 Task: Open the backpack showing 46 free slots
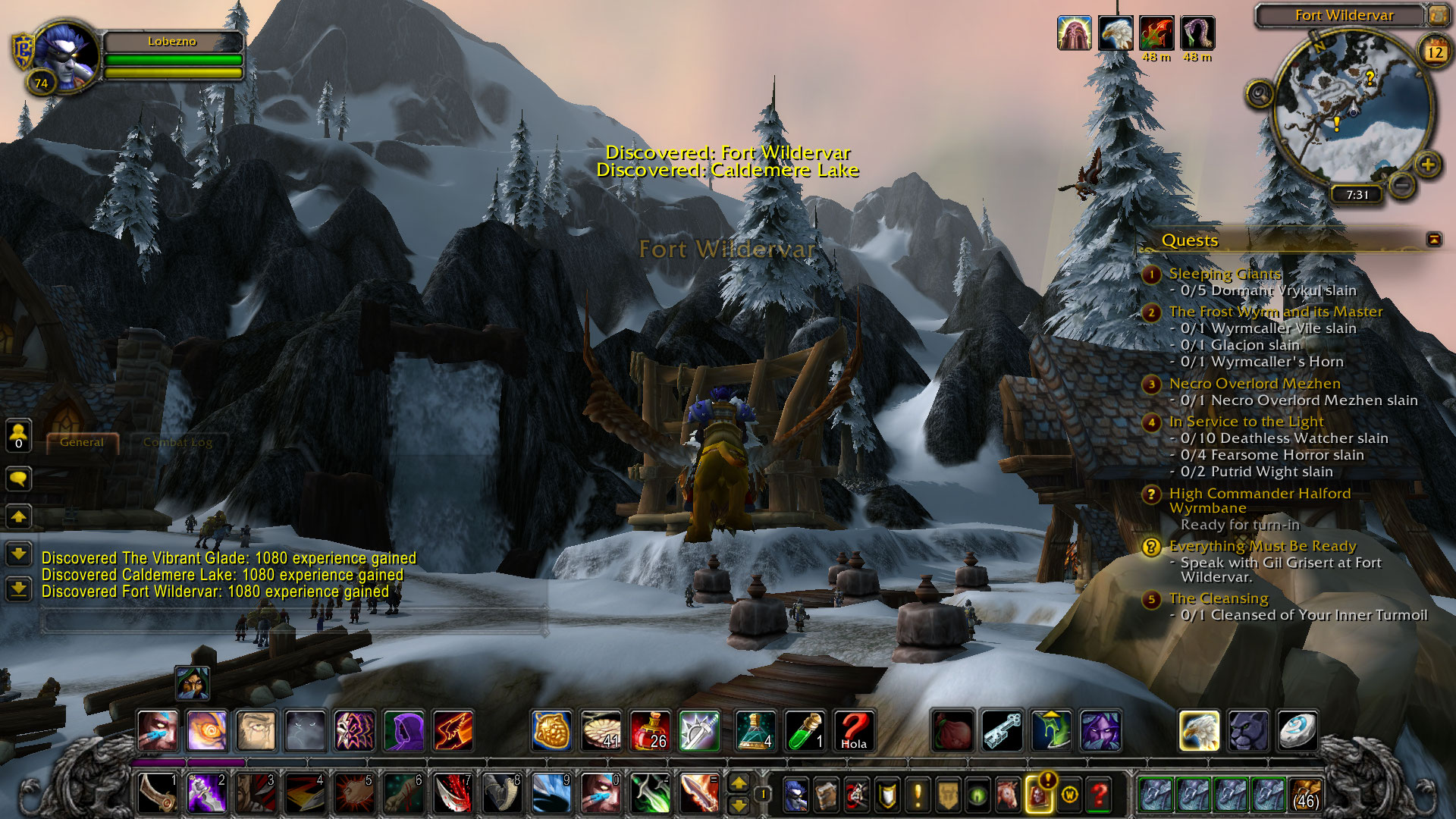click(x=1304, y=795)
